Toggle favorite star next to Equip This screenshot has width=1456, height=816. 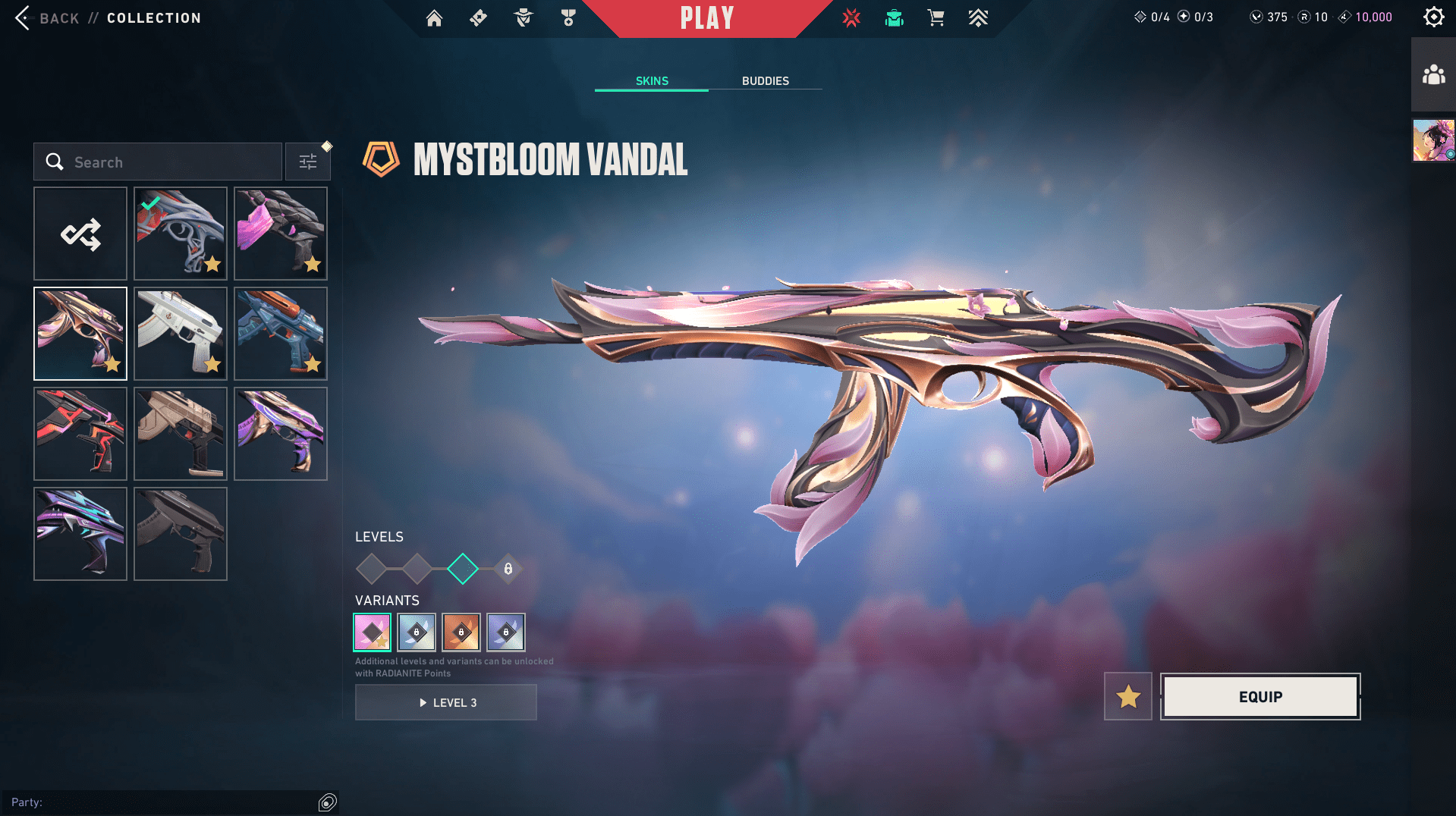click(x=1127, y=696)
